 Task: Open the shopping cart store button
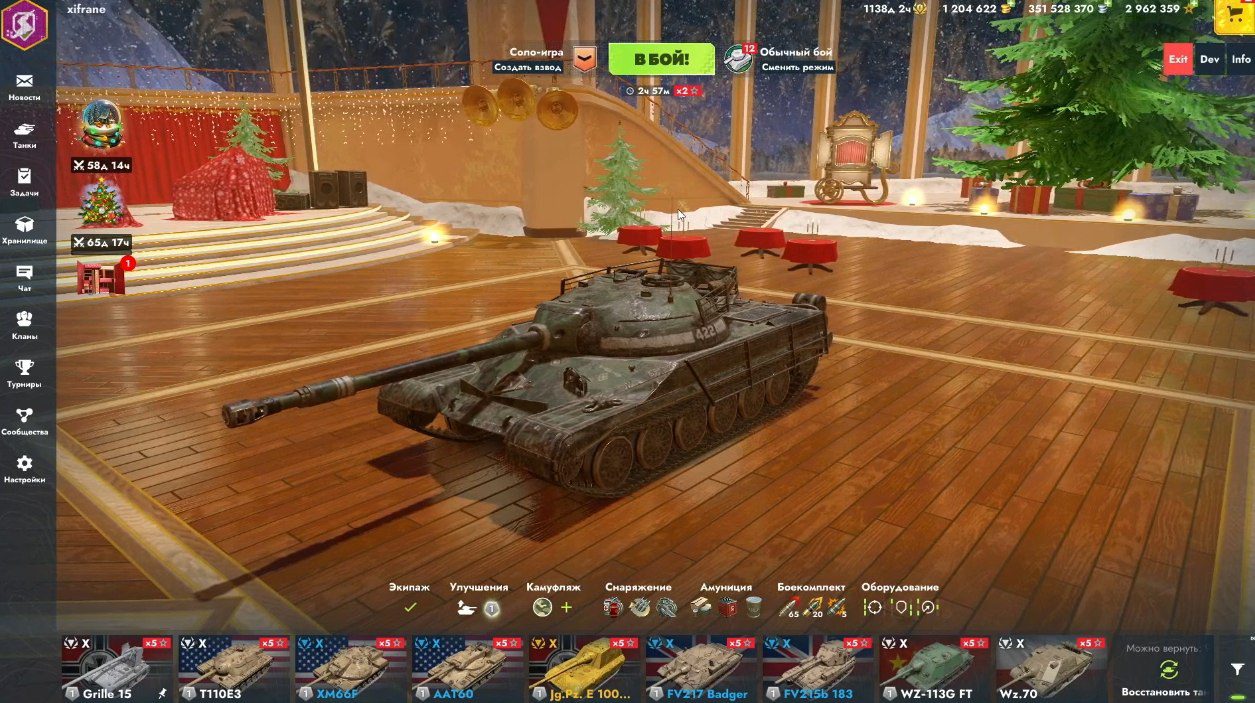click(x=1234, y=16)
